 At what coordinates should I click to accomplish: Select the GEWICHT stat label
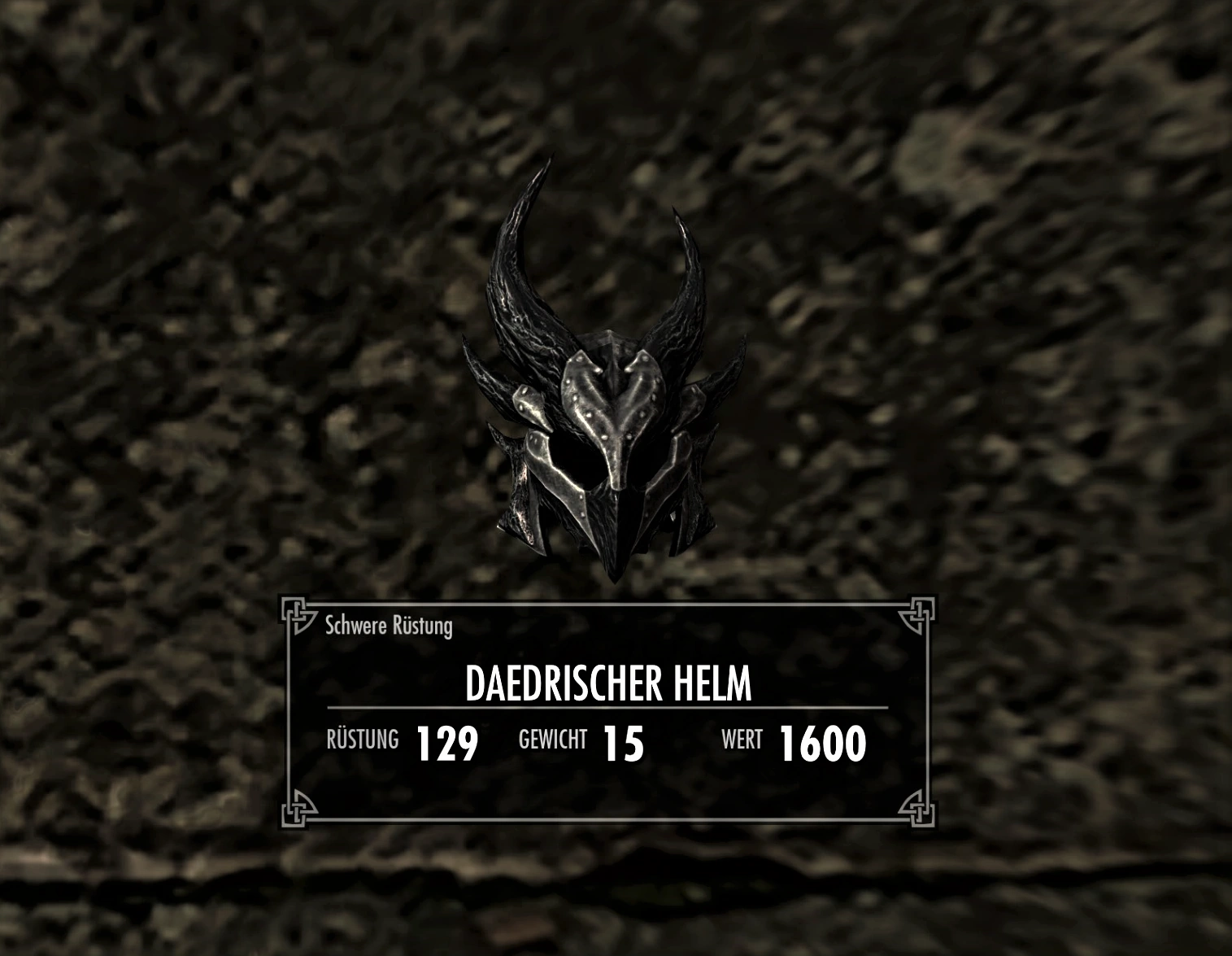point(552,740)
